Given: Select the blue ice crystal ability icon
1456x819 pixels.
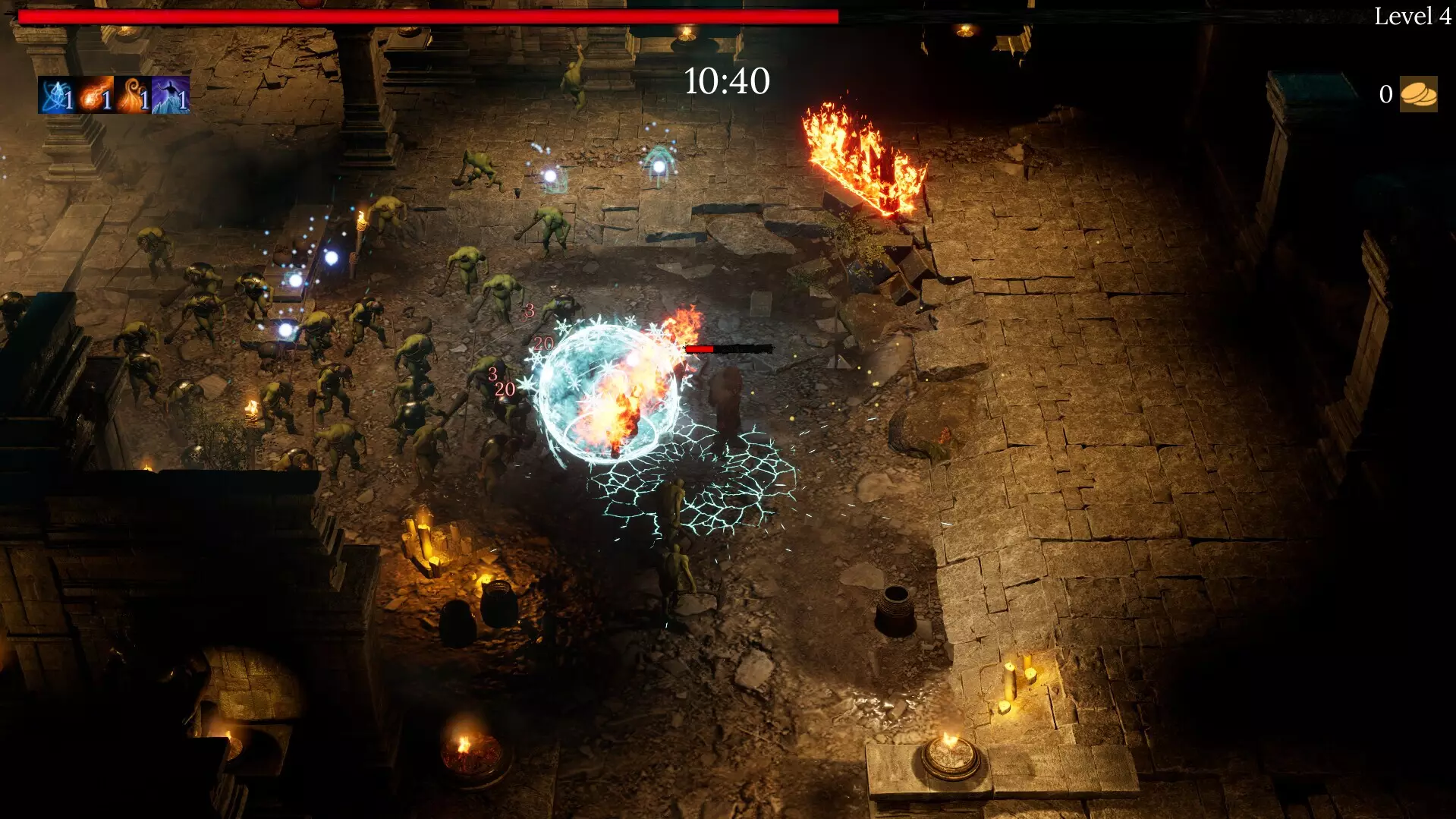Looking at the screenshot, I should click(x=56, y=96).
